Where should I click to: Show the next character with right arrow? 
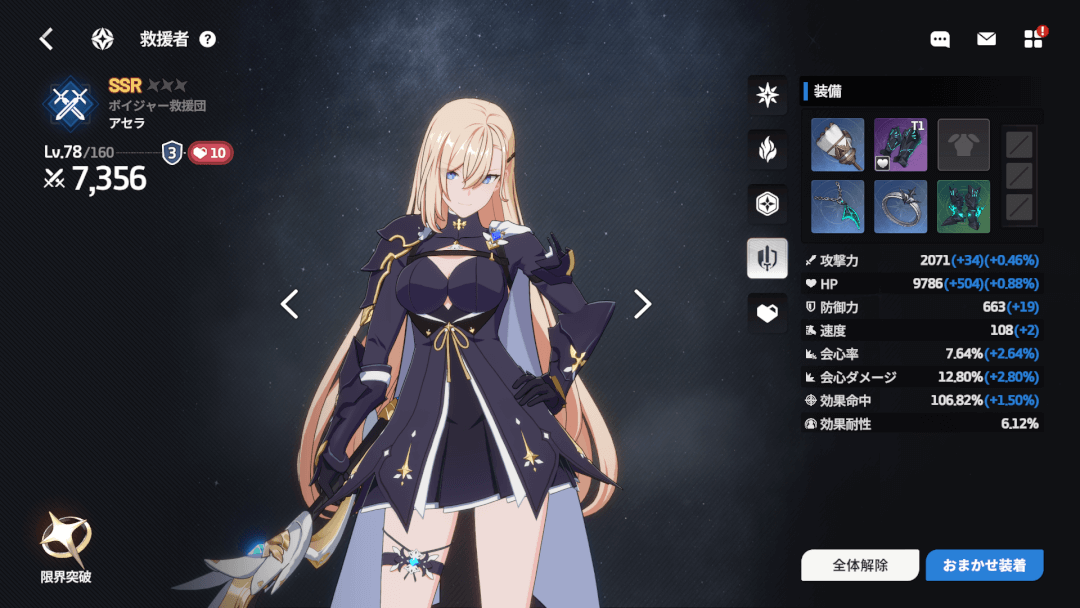point(642,304)
